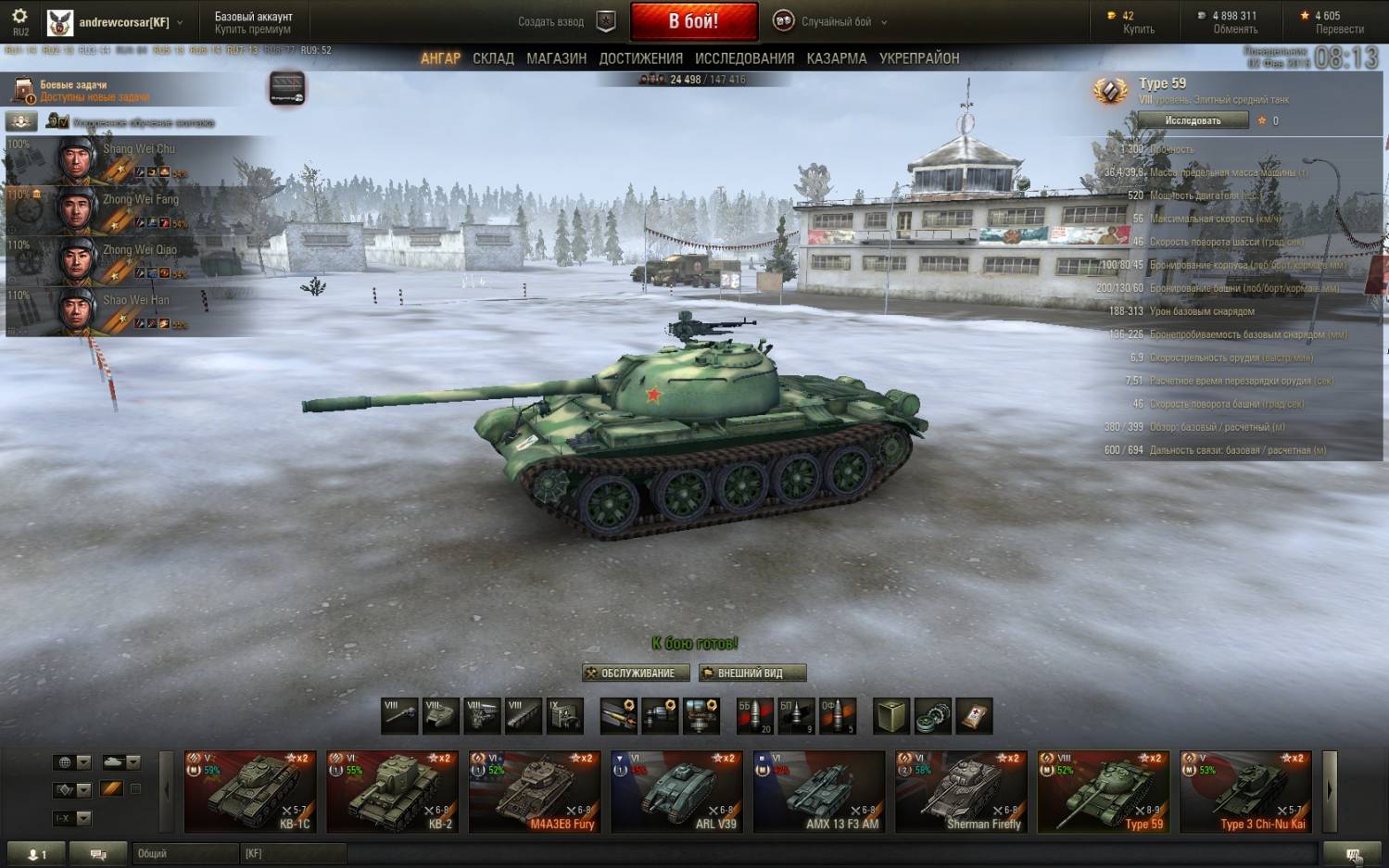Open the ИССЛЕДОВАНИЯ research tab
The height and width of the screenshot is (868, 1389).
click(744, 58)
